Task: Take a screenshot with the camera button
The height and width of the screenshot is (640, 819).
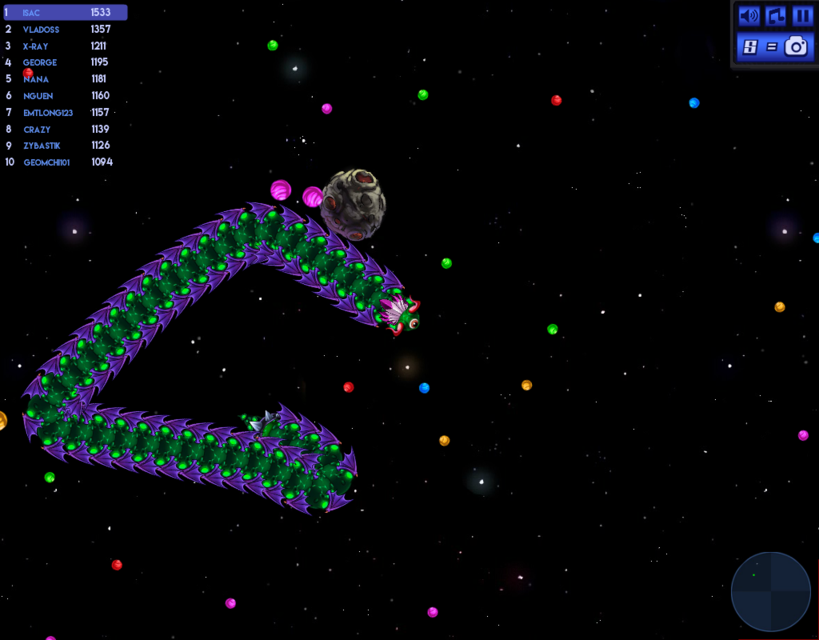Action: click(796, 46)
